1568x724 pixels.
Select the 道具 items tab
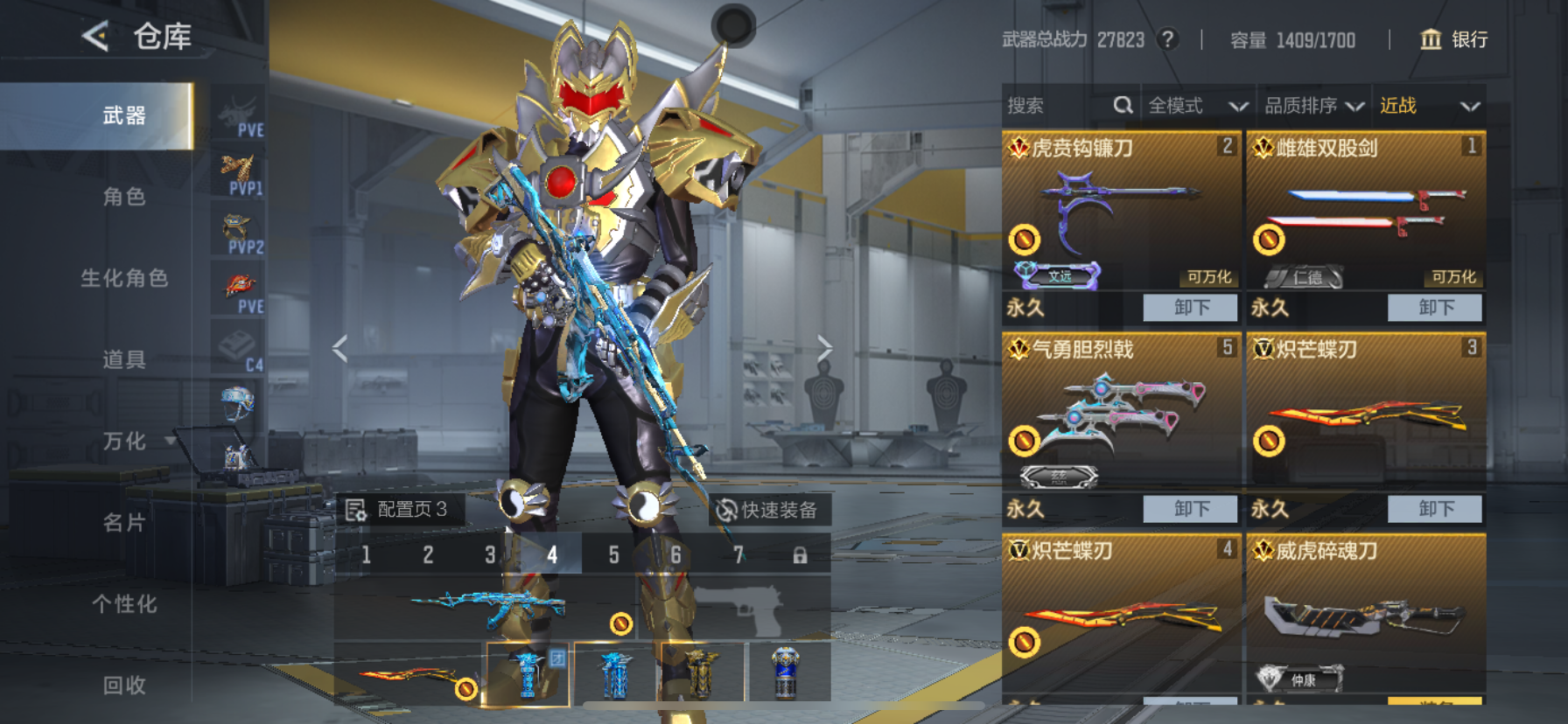tap(124, 359)
